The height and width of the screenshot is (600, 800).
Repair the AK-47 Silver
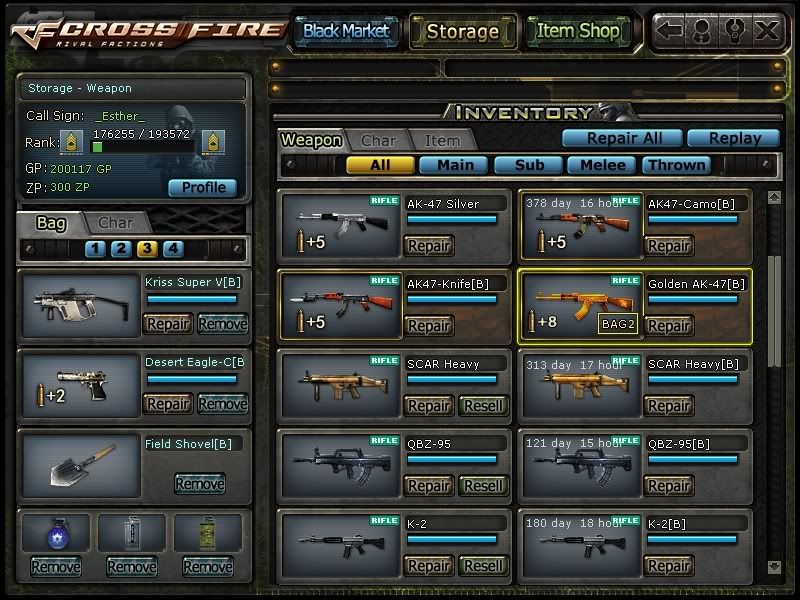(x=428, y=246)
